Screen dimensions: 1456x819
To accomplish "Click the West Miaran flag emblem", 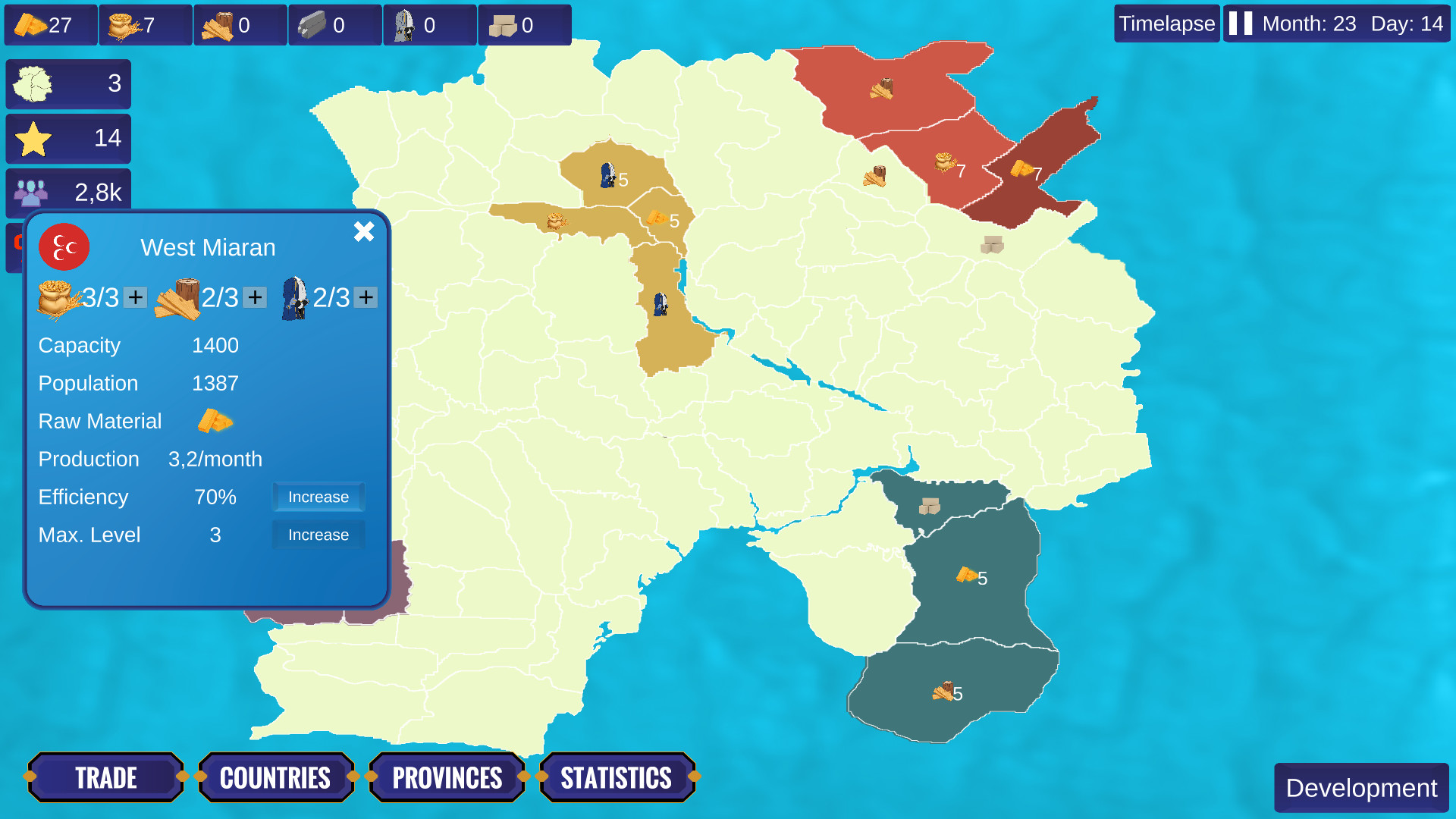I will pyautogui.click(x=64, y=247).
